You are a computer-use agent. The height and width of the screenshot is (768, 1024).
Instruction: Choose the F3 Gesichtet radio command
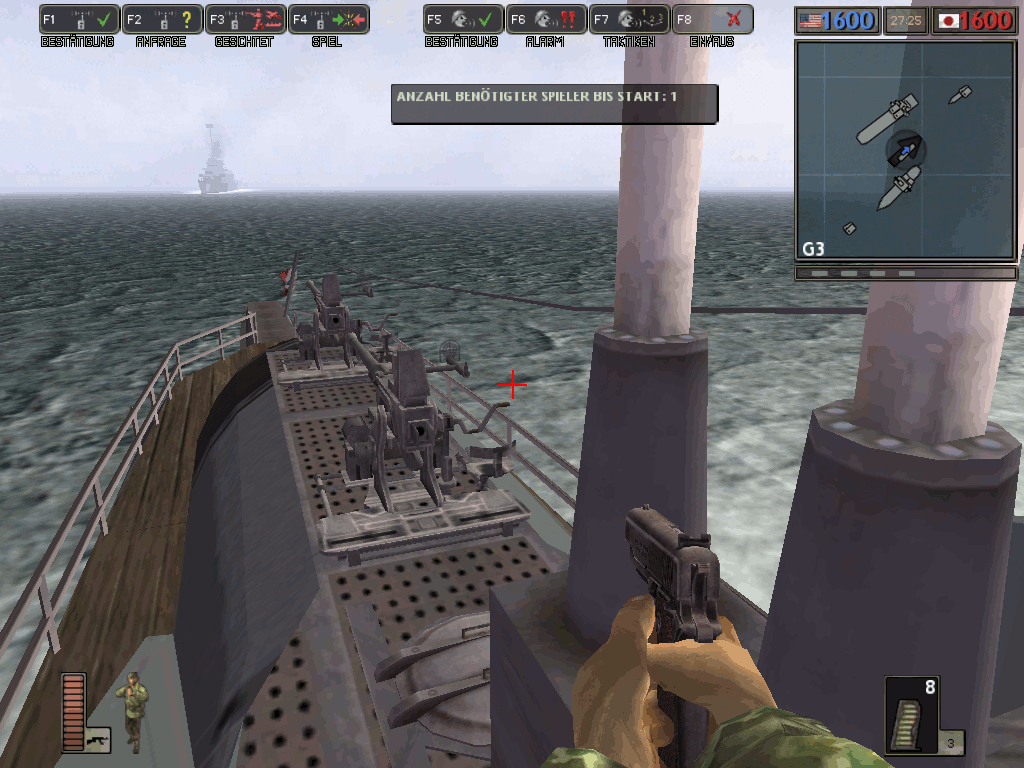(246, 19)
